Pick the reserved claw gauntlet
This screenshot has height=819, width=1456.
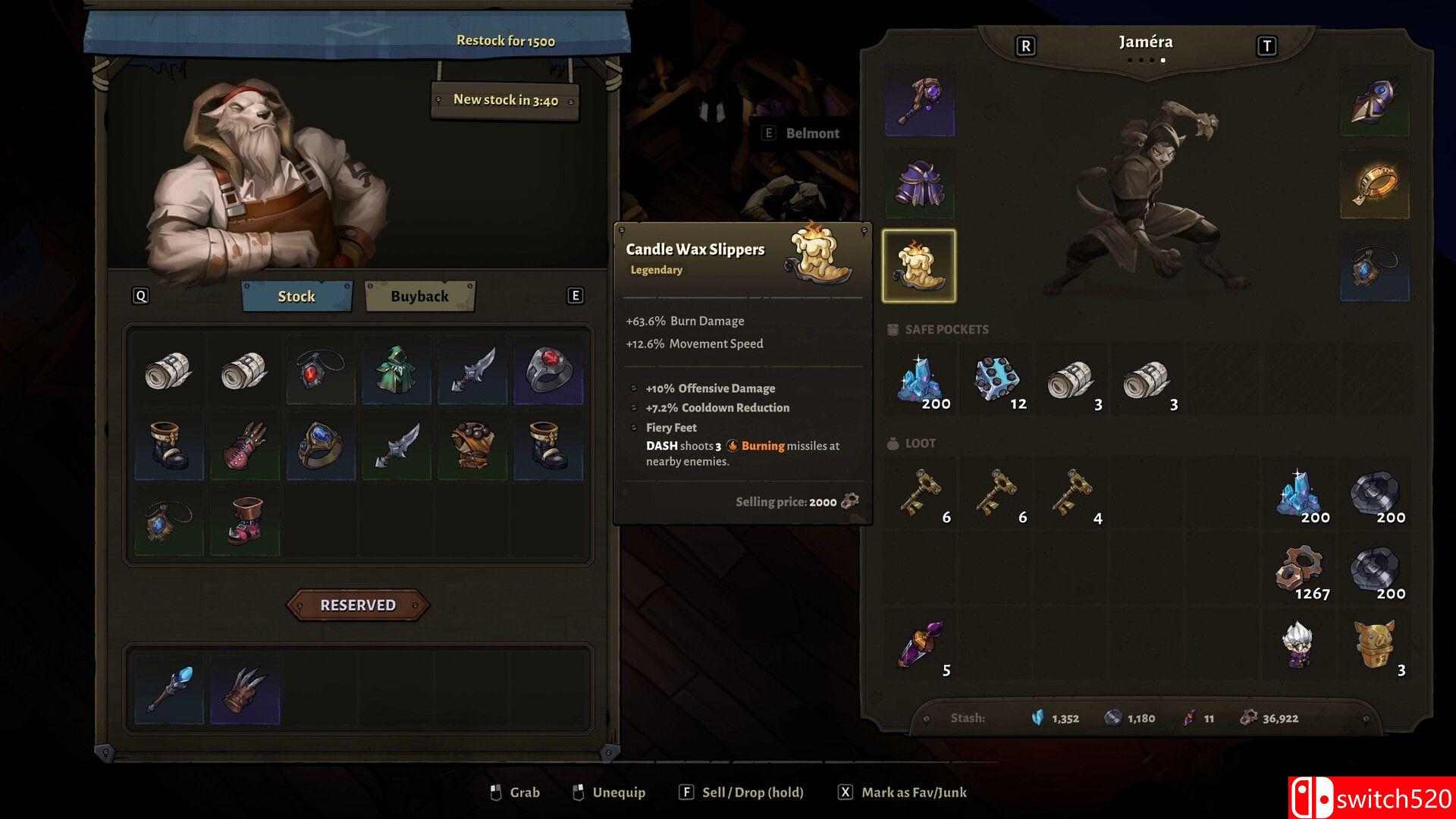[x=245, y=689]
